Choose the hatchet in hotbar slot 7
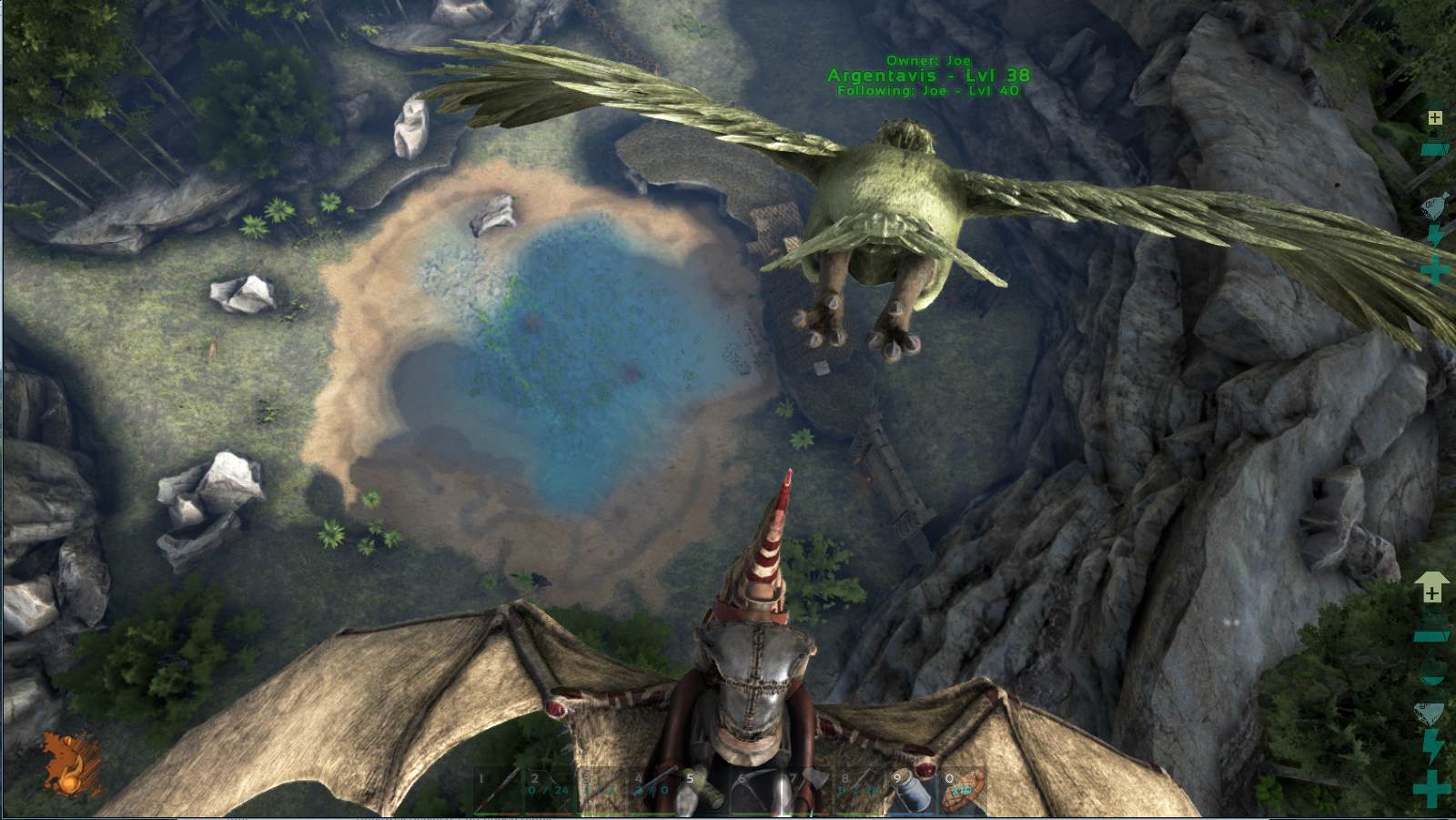 pos(808,791)
